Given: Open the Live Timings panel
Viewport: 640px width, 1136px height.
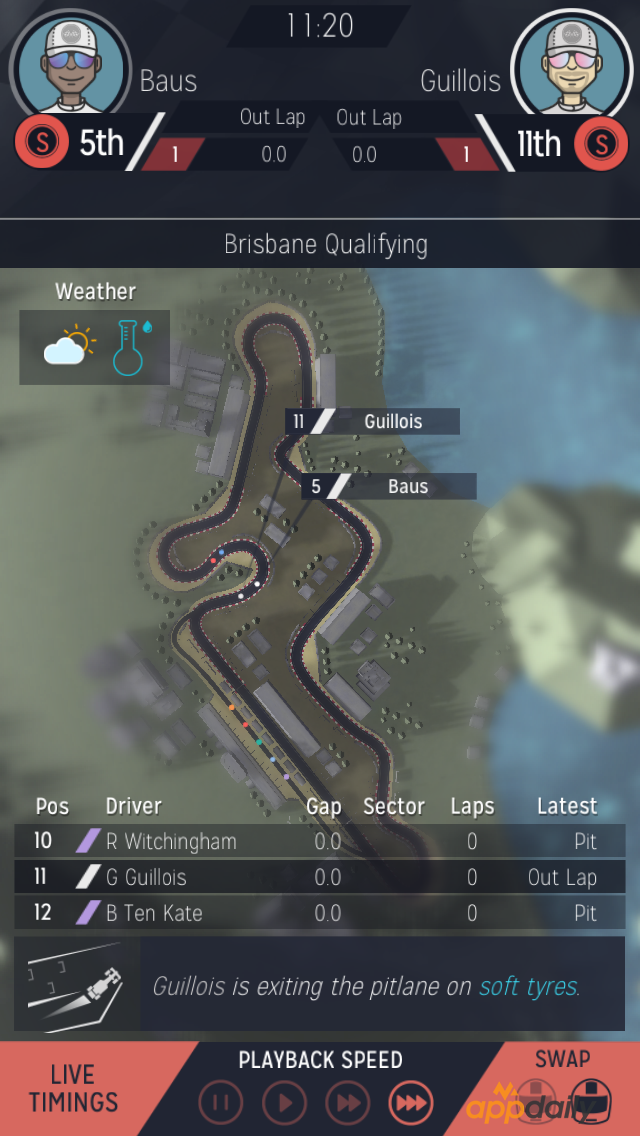Looking at the screenshot, I should point(75,1088).
